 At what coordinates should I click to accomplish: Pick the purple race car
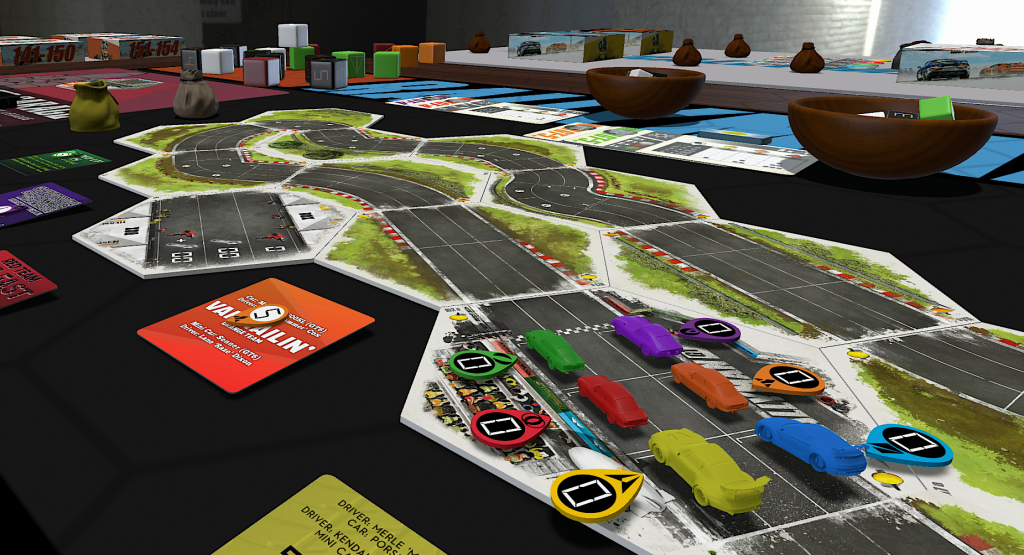click(x=646, y=335)
